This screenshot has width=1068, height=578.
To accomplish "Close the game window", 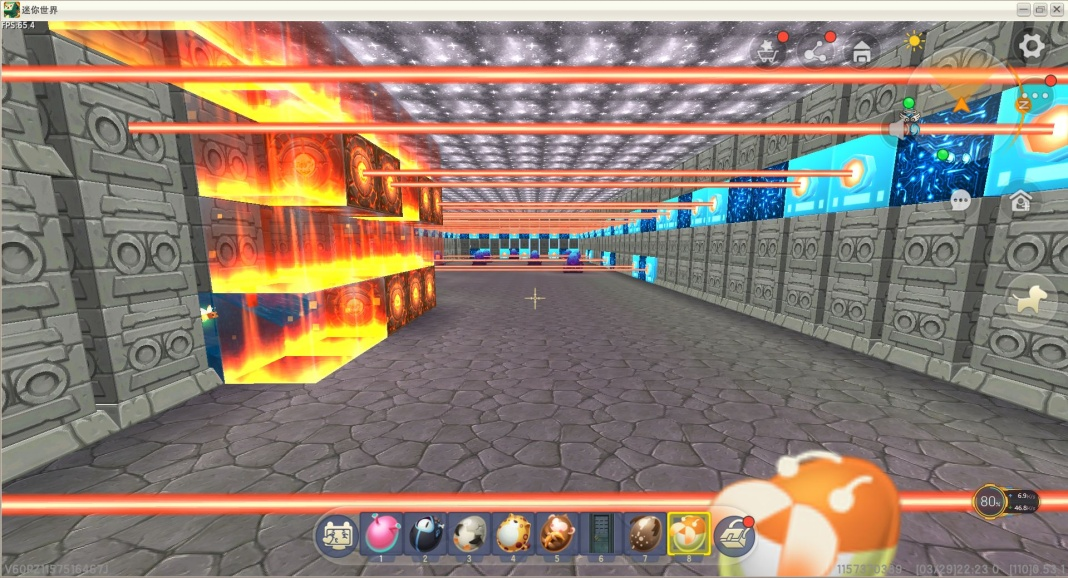I will 1056,9.
